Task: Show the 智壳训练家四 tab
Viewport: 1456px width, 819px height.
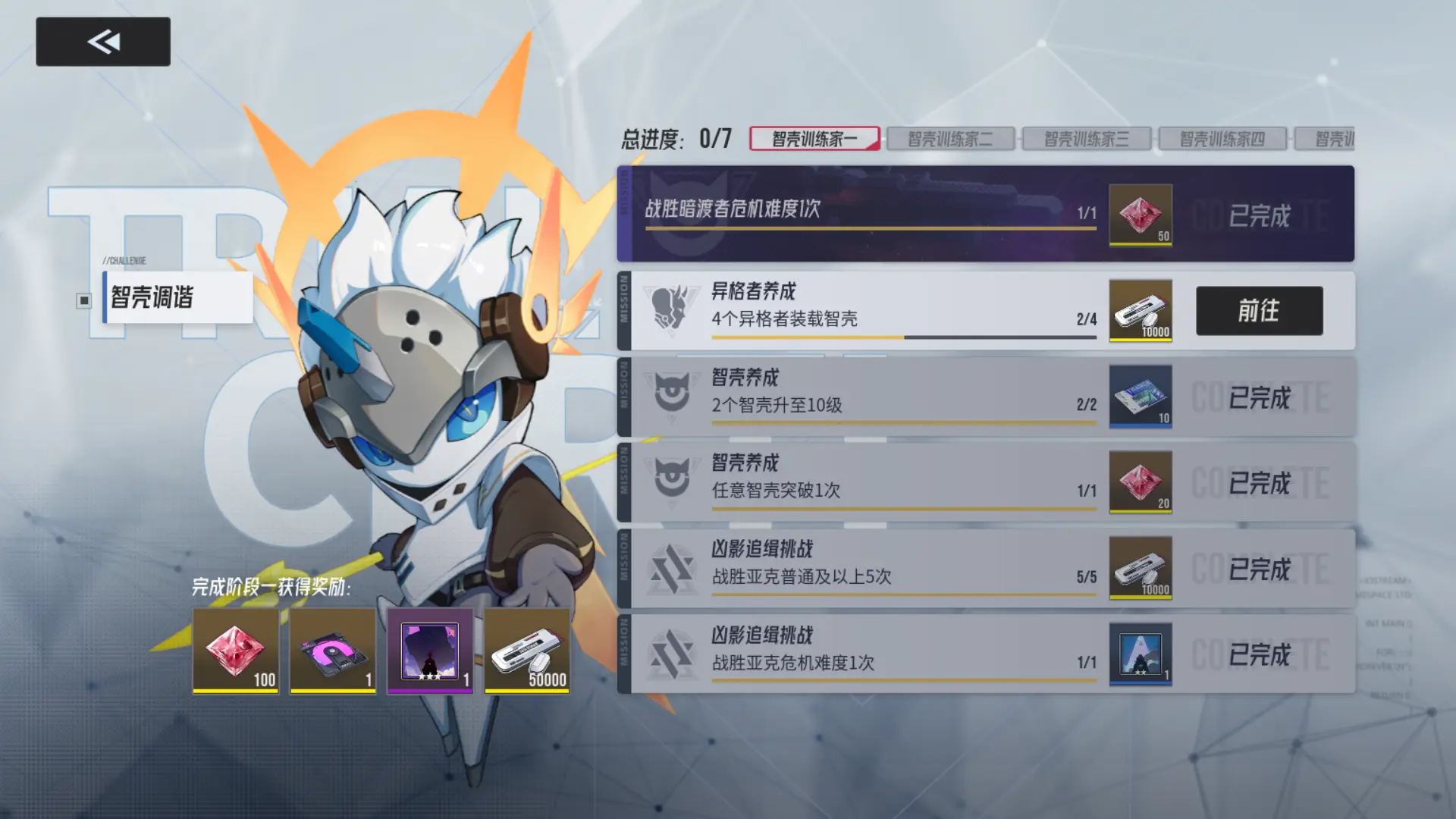Action: point(1222,139)
